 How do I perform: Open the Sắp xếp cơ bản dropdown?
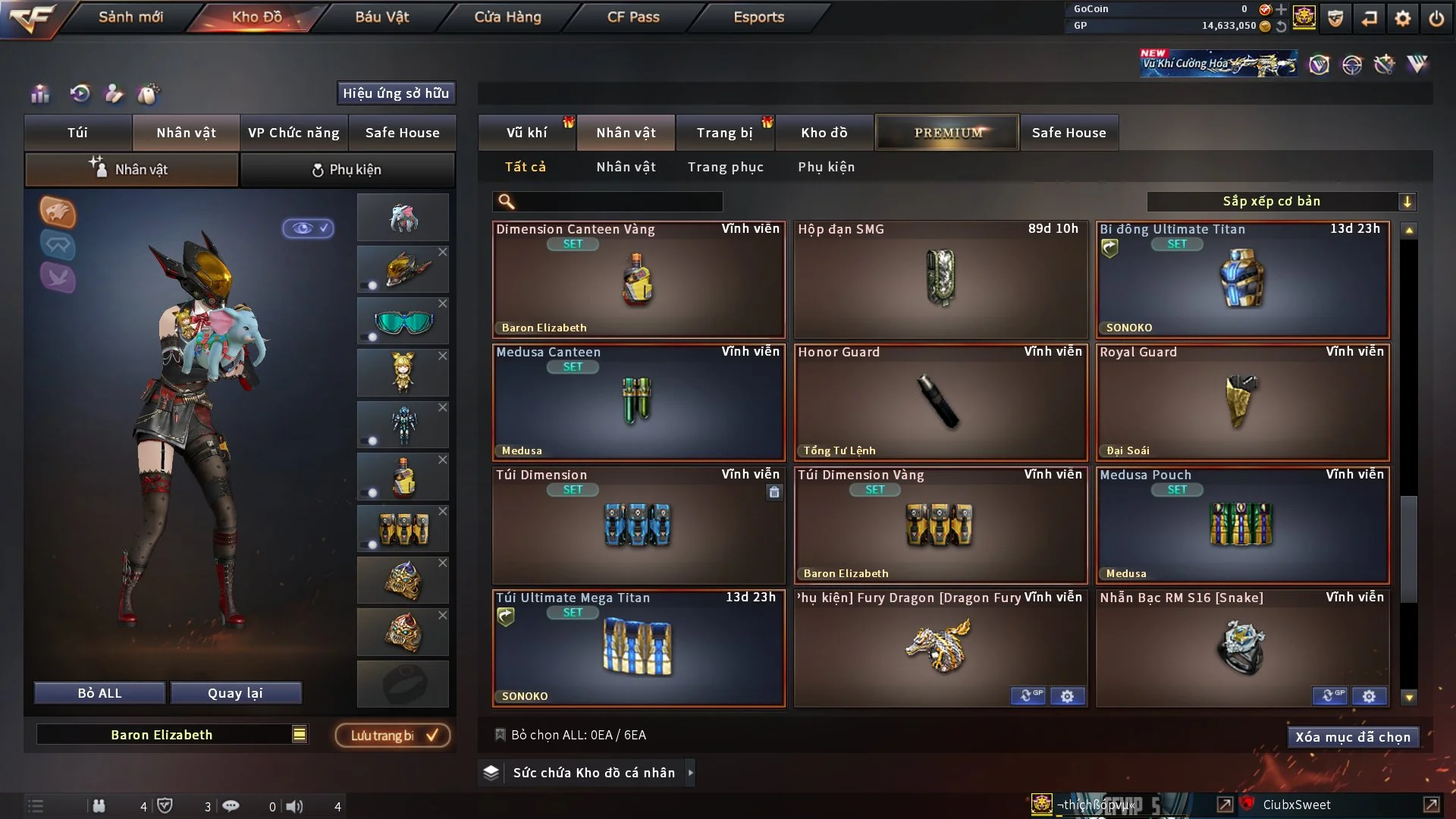pyautogui.click(x=1281, y=201)
